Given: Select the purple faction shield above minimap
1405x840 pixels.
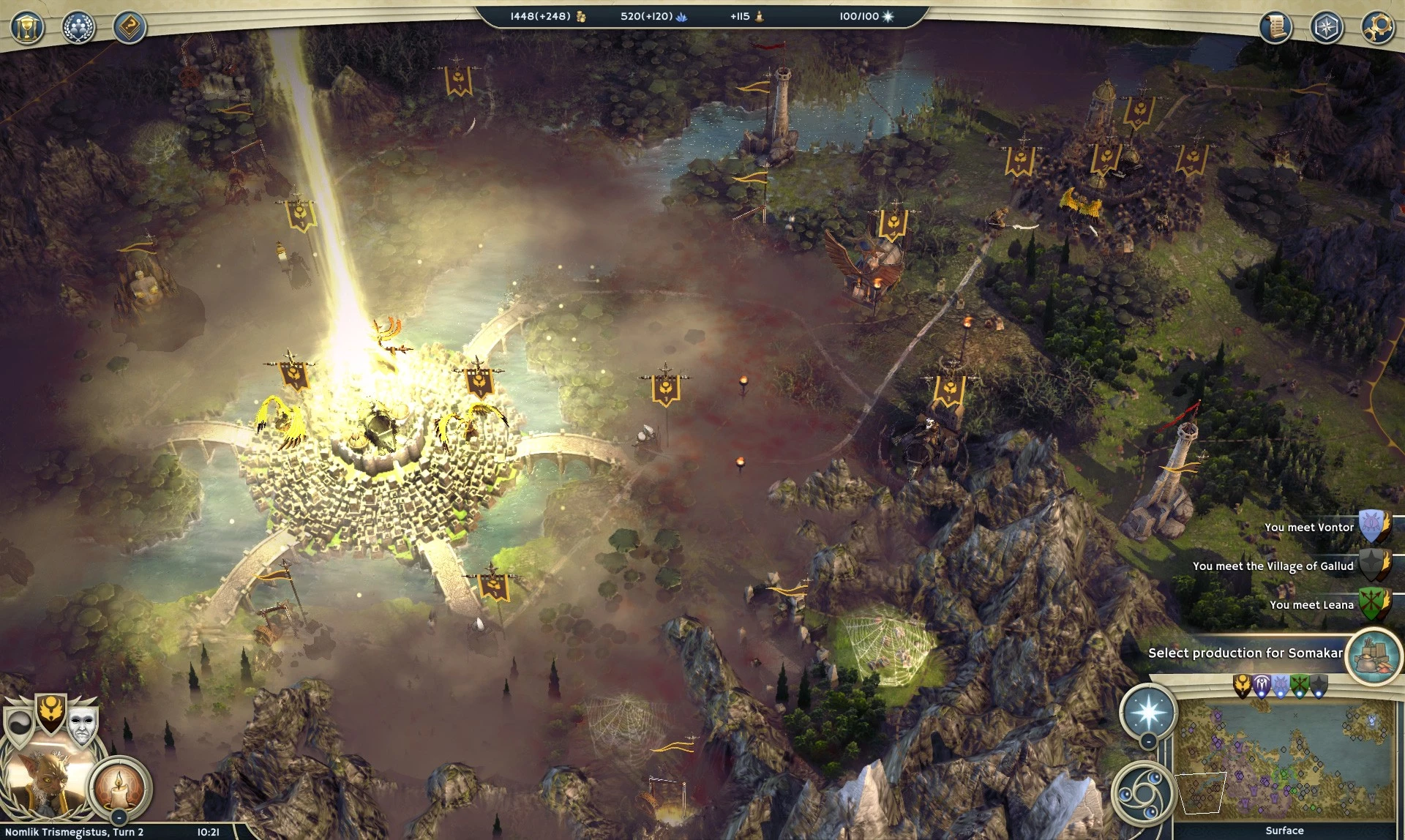Looking at the screenshot, I should [x=1262, y=686].
